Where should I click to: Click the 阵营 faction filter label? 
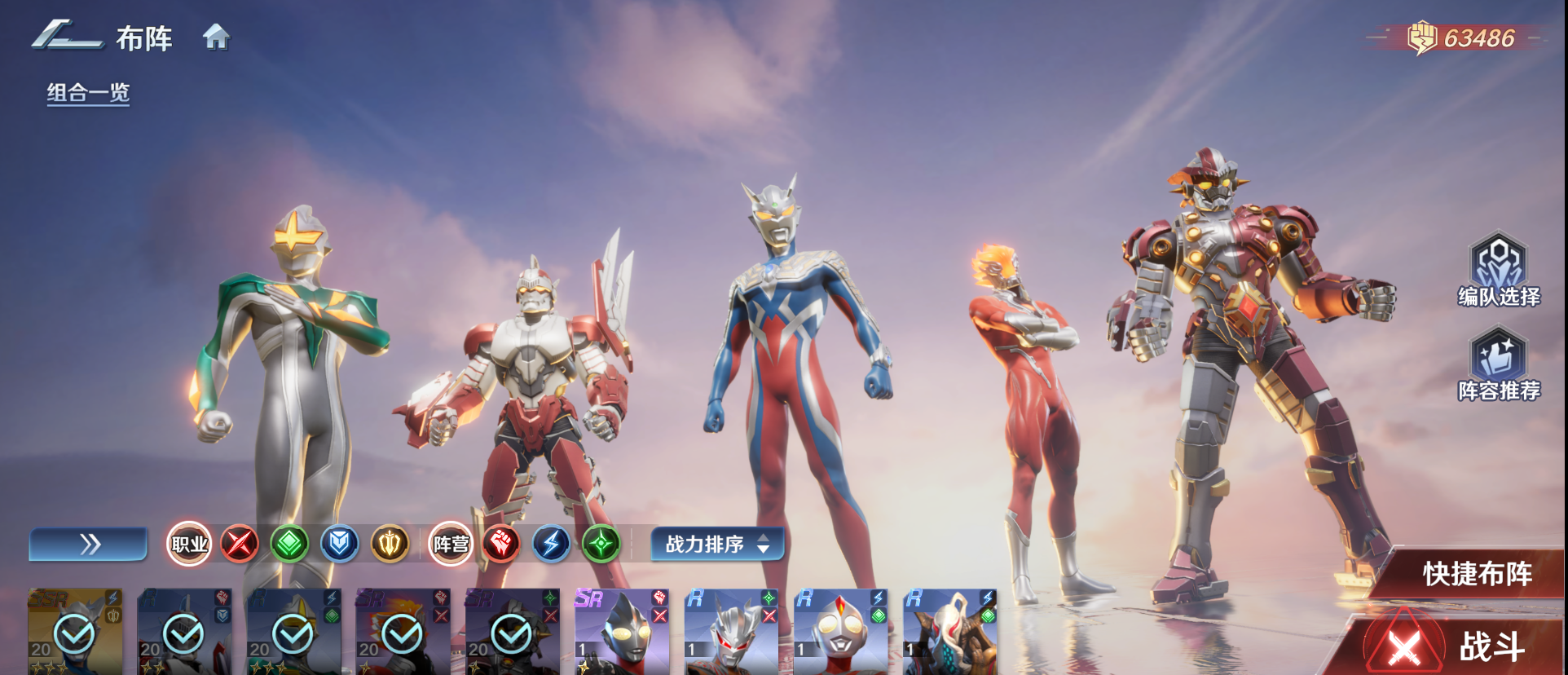tap(450, 544)
